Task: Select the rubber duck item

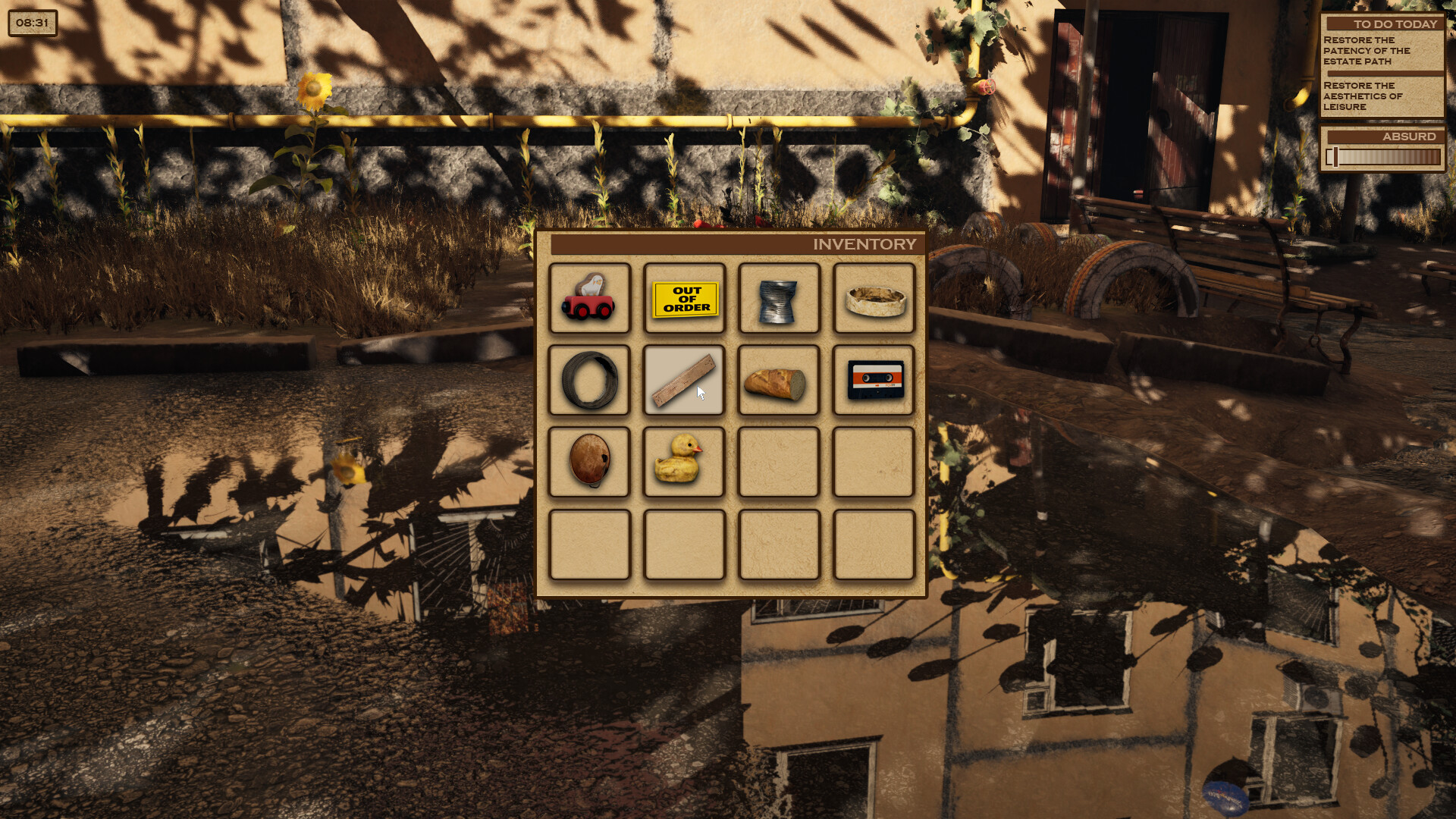Action: point(685,463)
